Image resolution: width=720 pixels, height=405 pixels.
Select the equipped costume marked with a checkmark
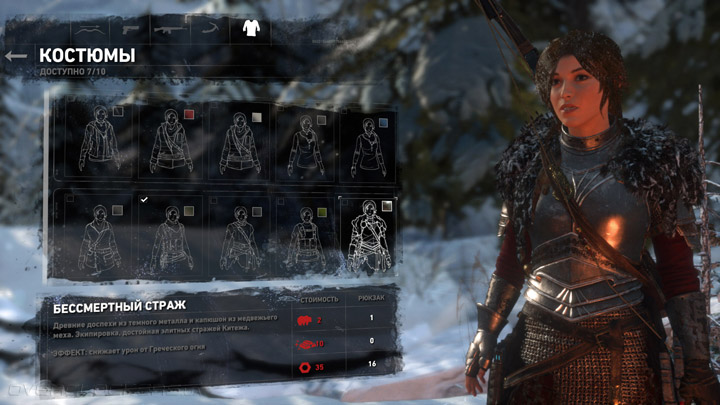click(x=169, y=238)
